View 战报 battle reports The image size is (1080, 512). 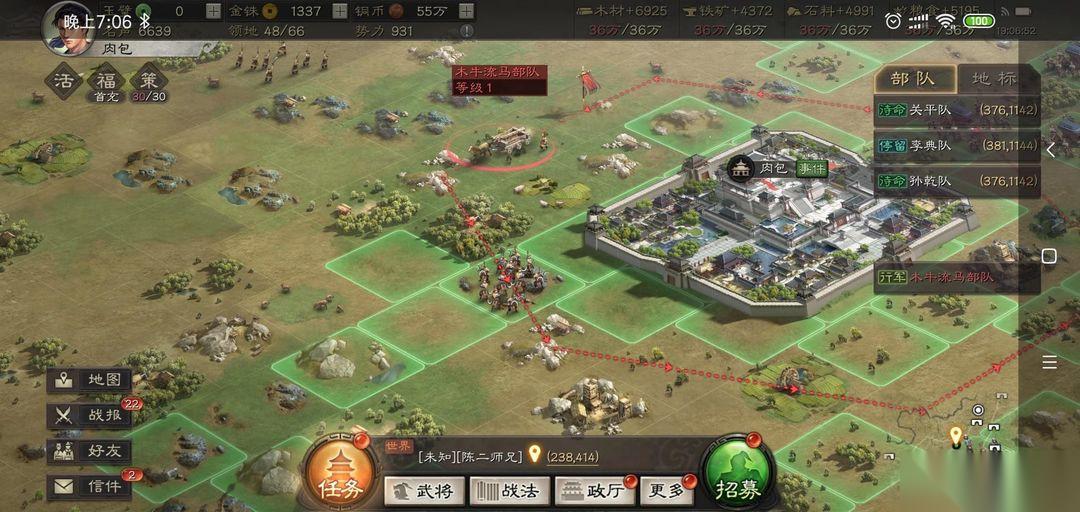click(x=90, y=416)
